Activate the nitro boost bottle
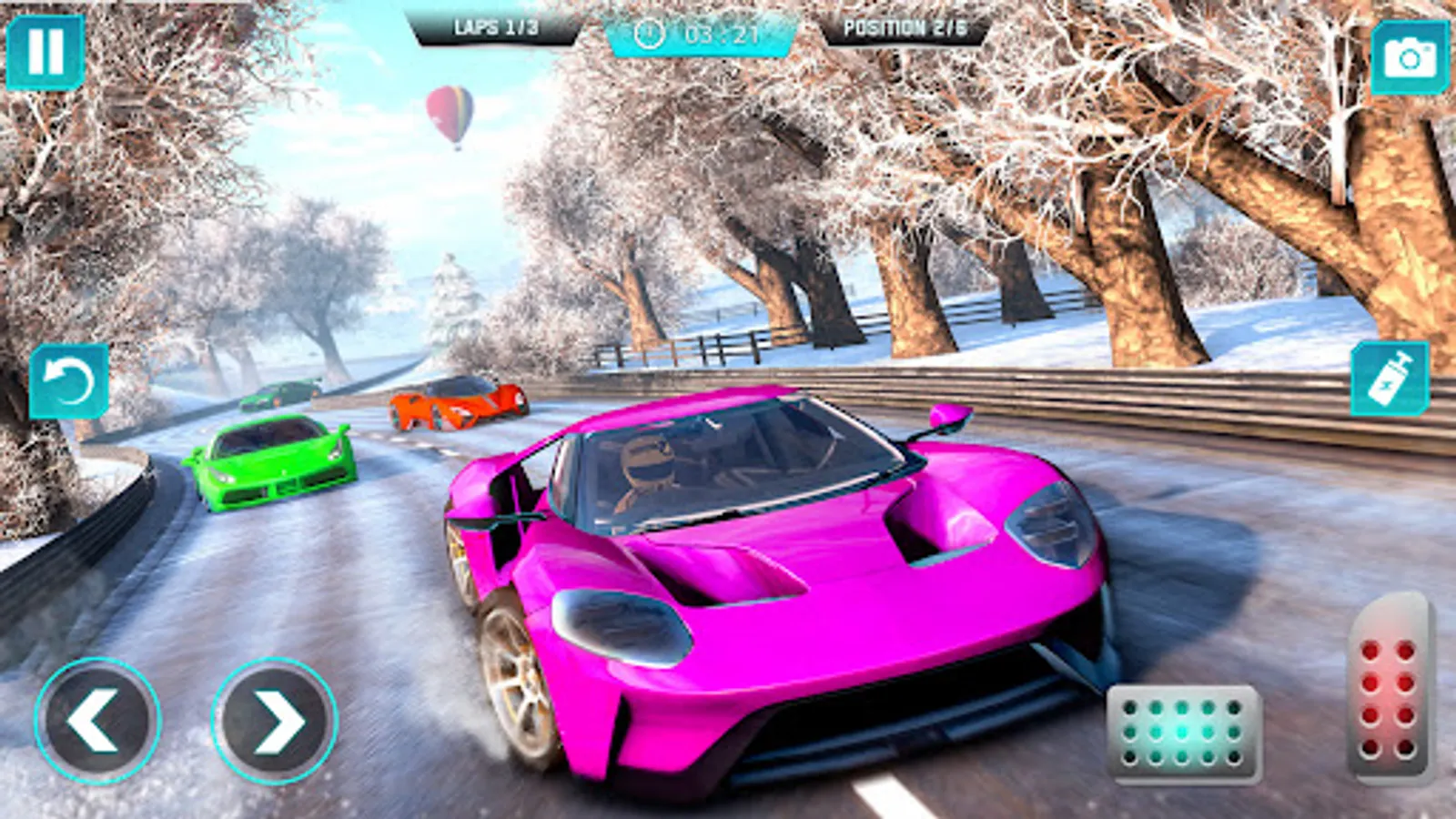This screenshot has height=819, width=1456. tap(1390, 379)
